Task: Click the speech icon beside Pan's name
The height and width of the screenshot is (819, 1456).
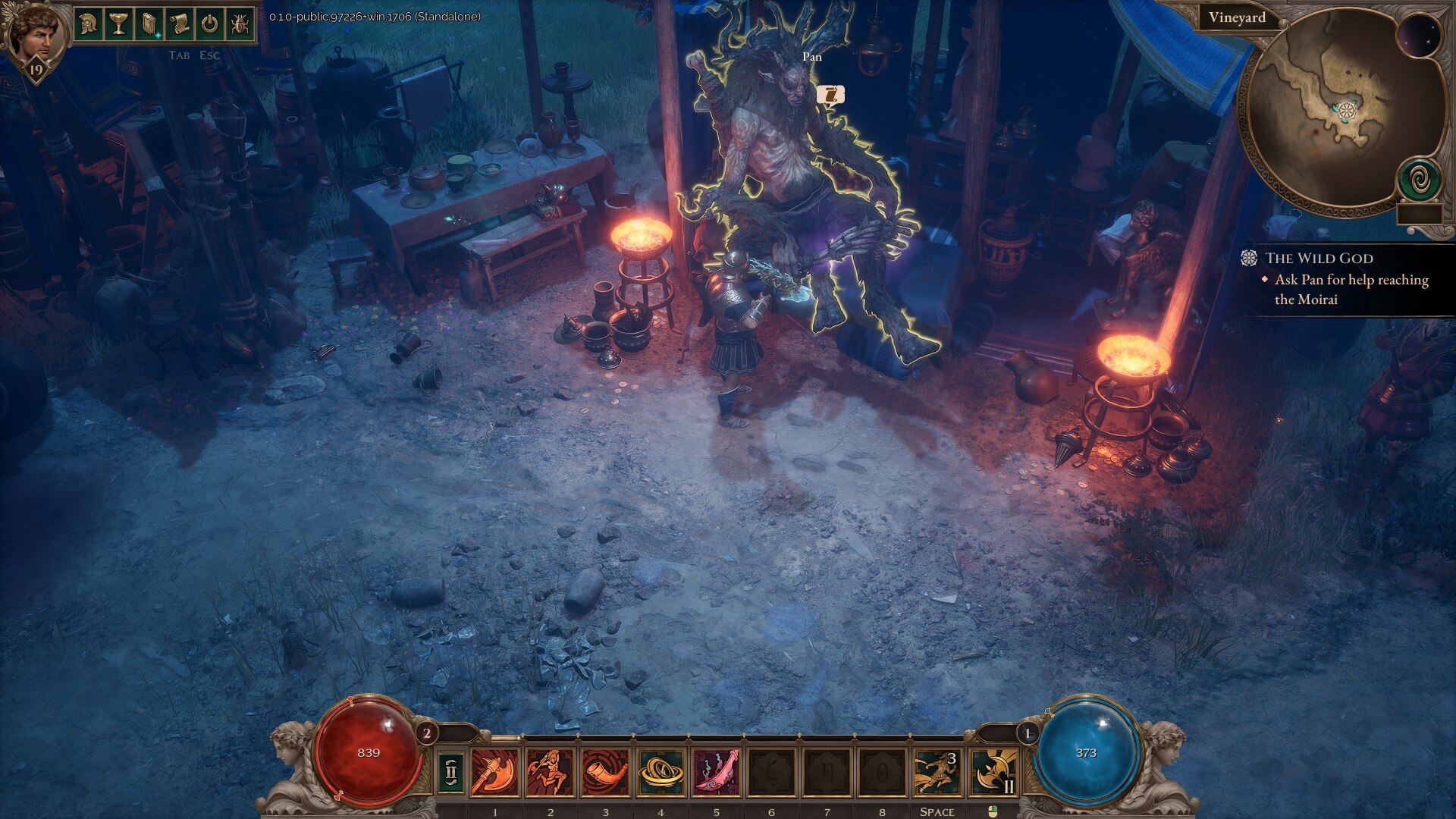Action: (x=831, y=95)
